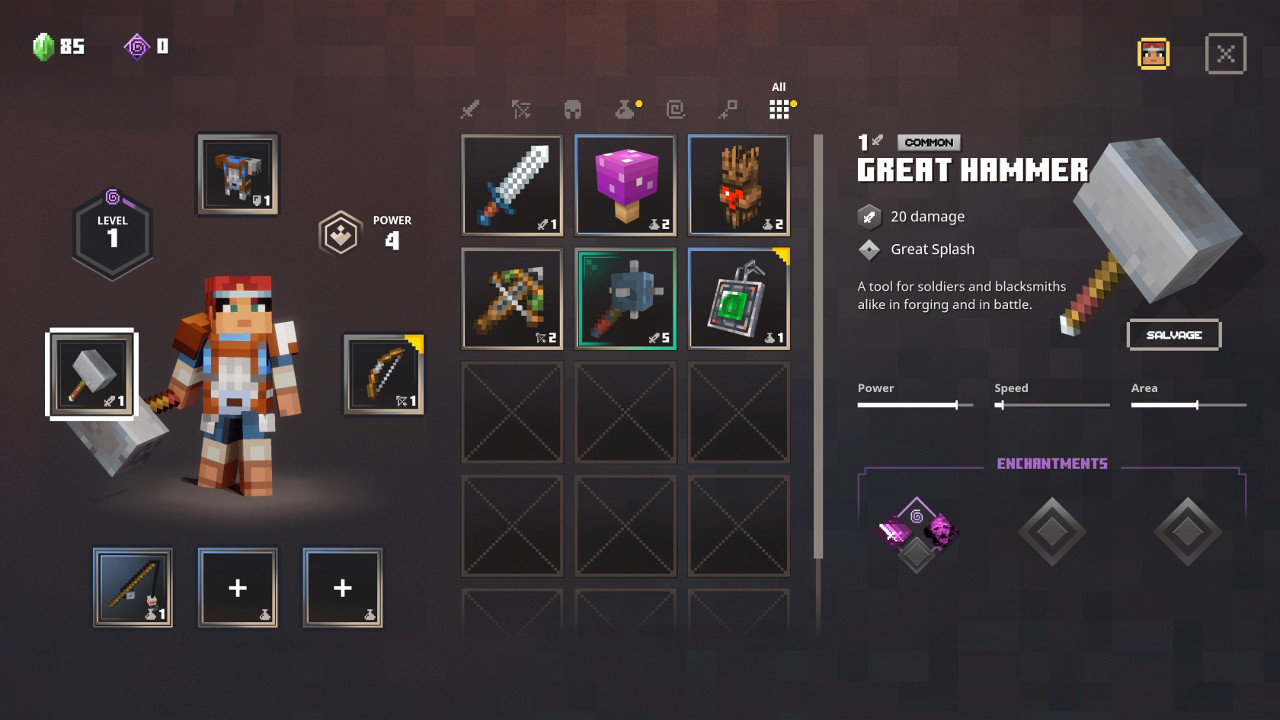Click the artifacts spiral filter icon

click(676, 110)
